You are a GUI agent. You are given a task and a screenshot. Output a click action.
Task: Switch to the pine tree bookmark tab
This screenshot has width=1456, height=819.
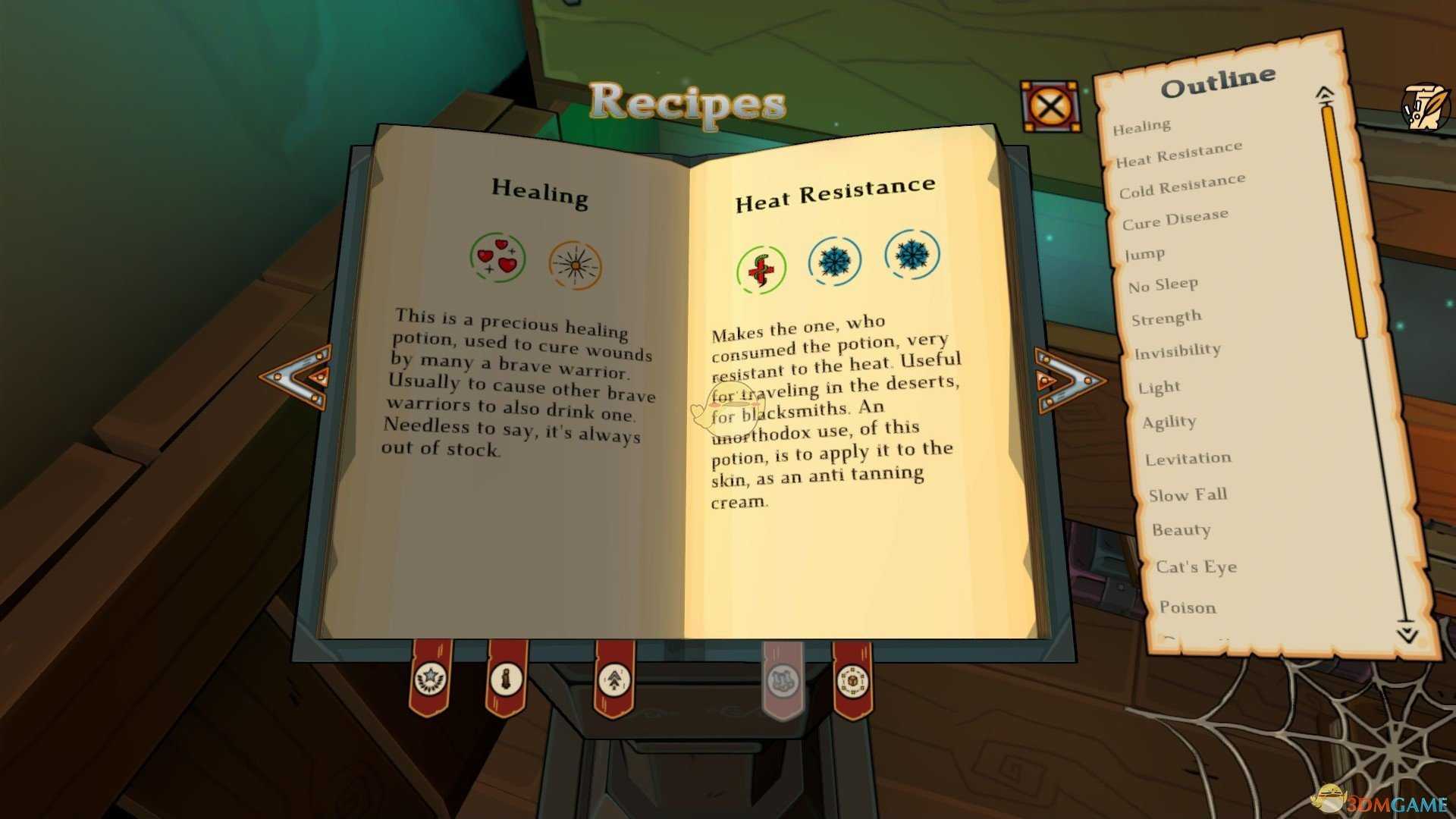click(x=613, y=679)
